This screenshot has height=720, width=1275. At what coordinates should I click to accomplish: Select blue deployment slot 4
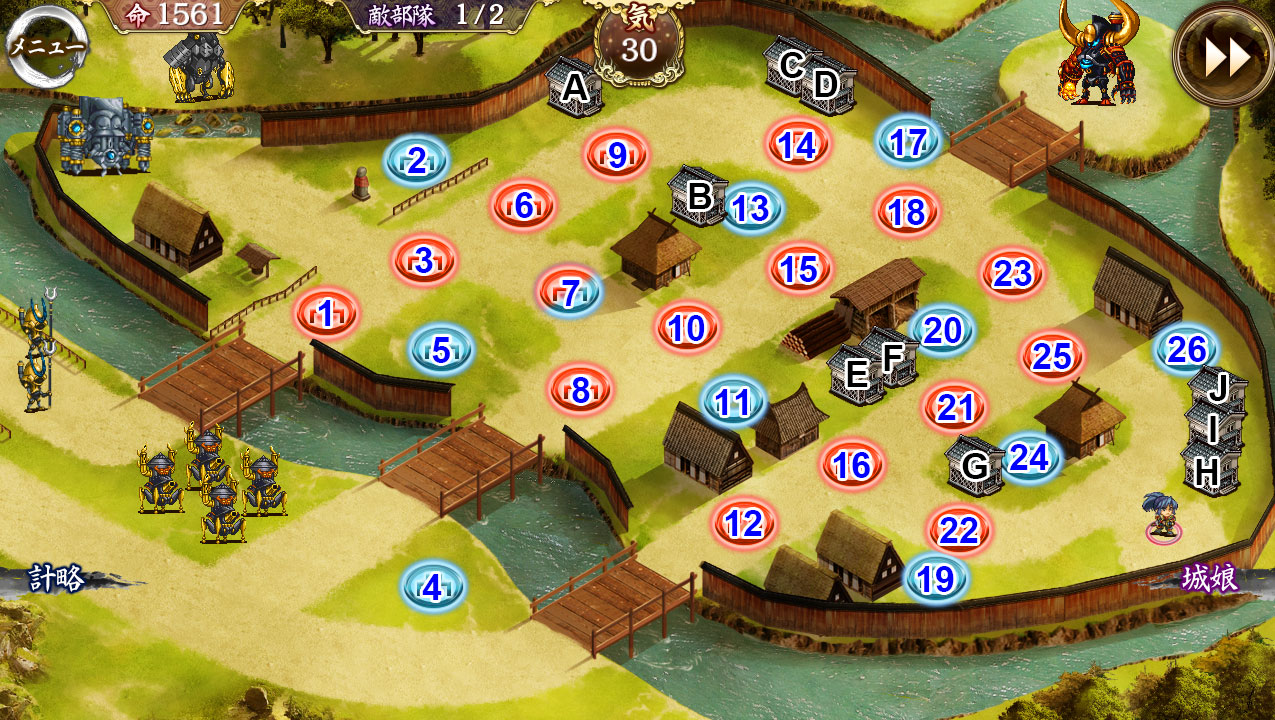coord(432,587)
